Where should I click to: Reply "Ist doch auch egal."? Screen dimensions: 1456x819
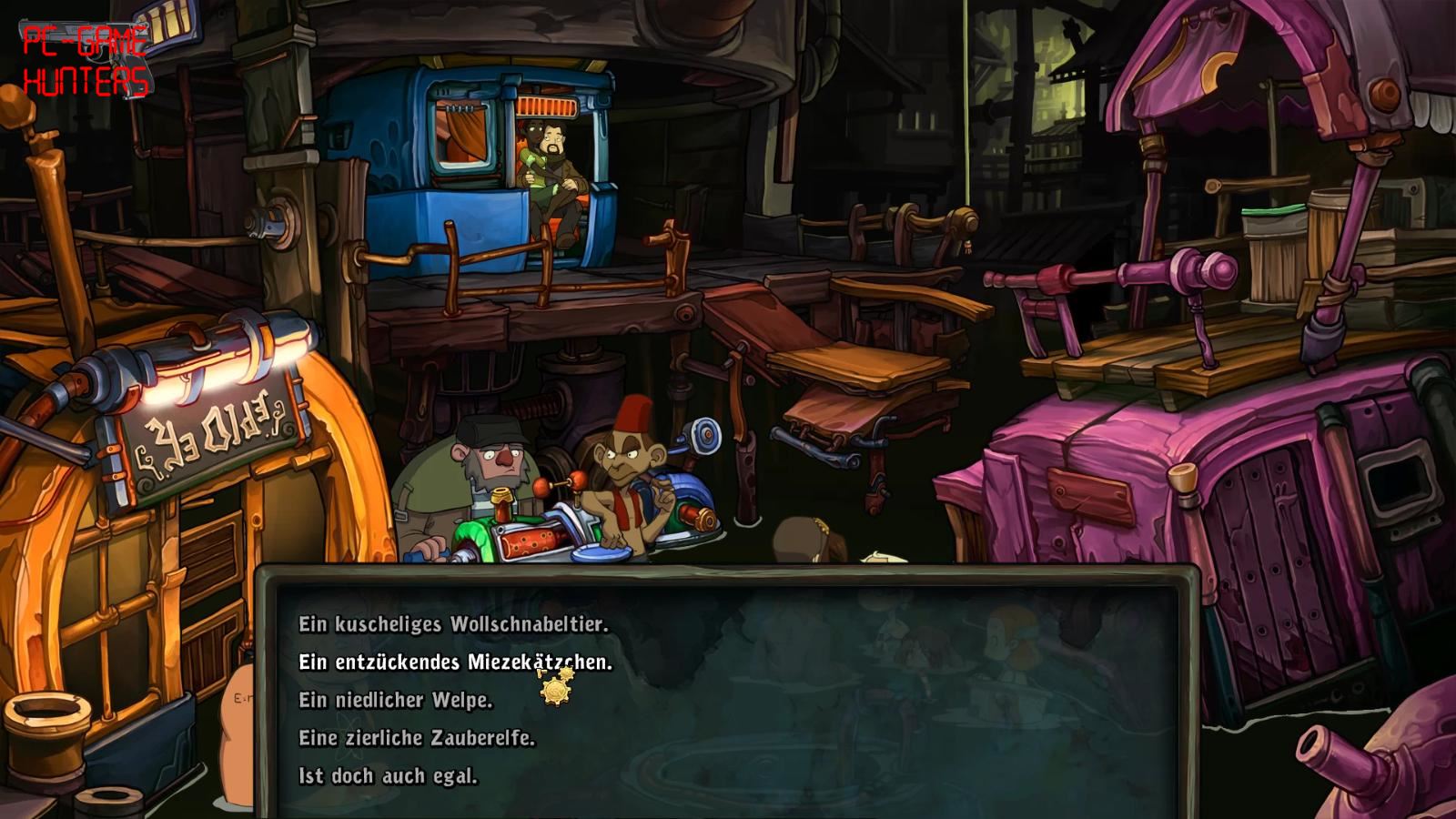[388, 776]
